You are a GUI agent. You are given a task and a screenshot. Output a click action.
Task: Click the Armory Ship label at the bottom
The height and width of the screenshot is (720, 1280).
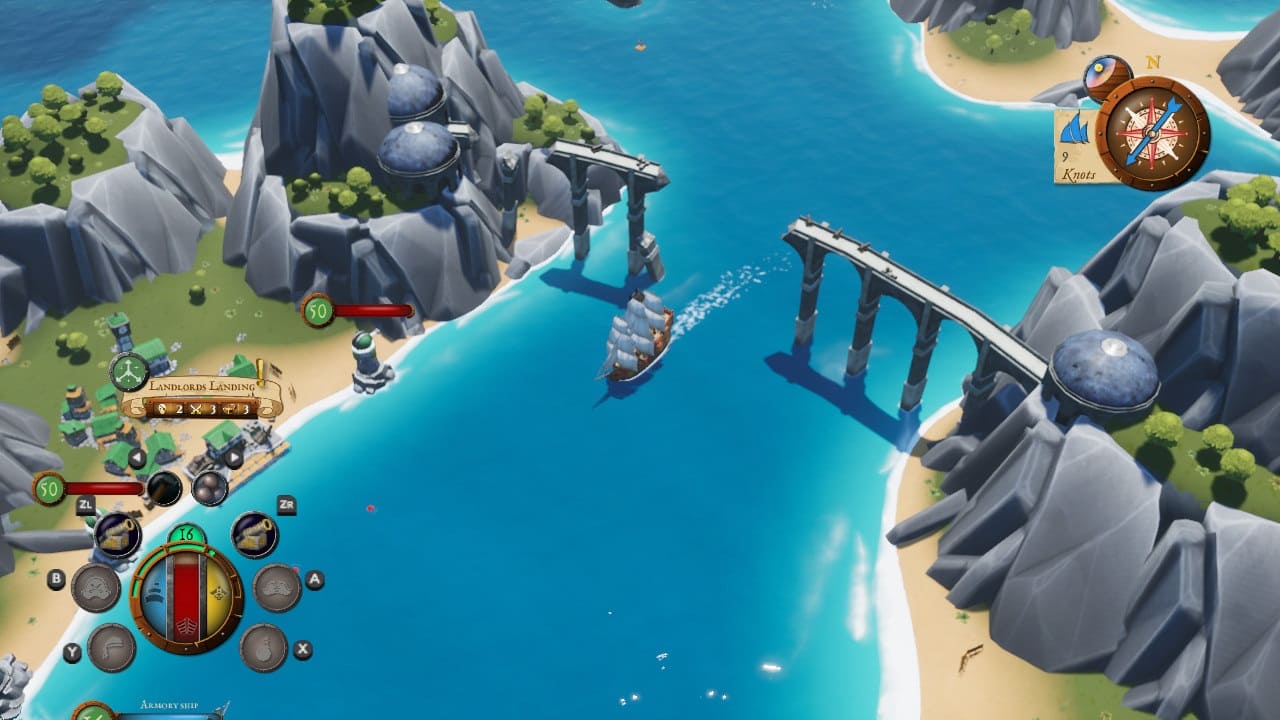tap(168, 705)
